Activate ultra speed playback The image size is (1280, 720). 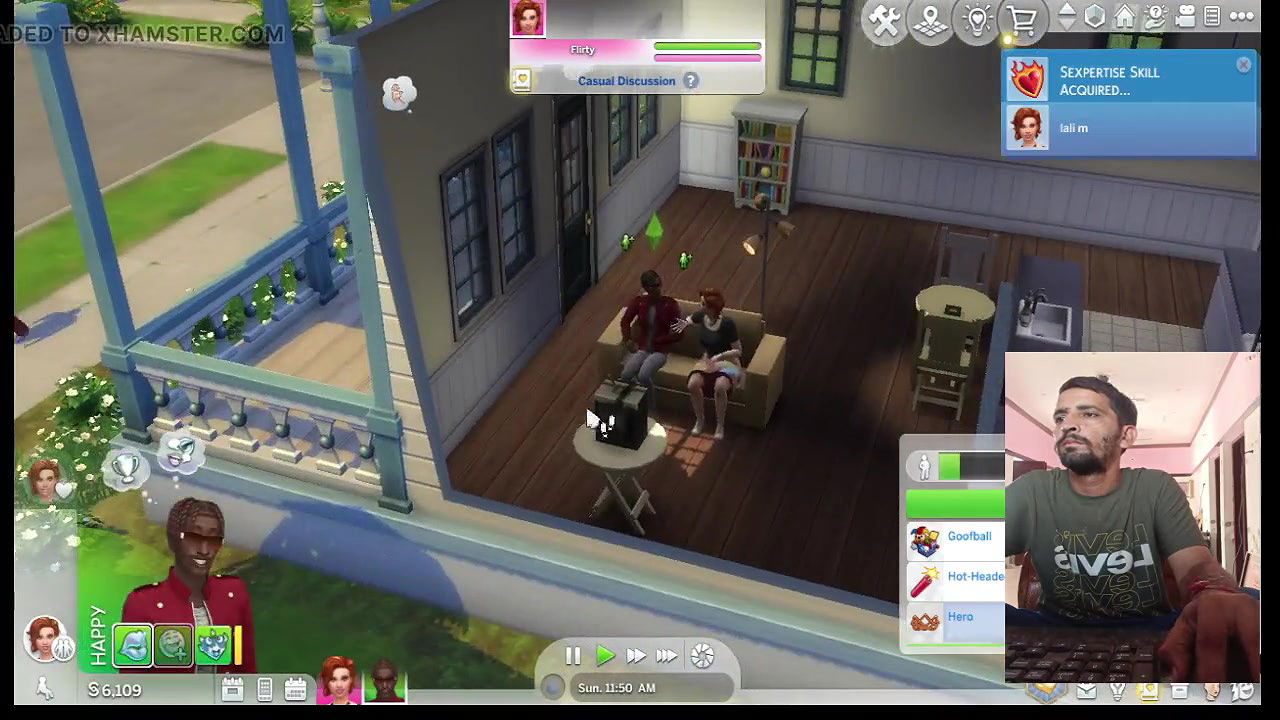click(667, 655)
